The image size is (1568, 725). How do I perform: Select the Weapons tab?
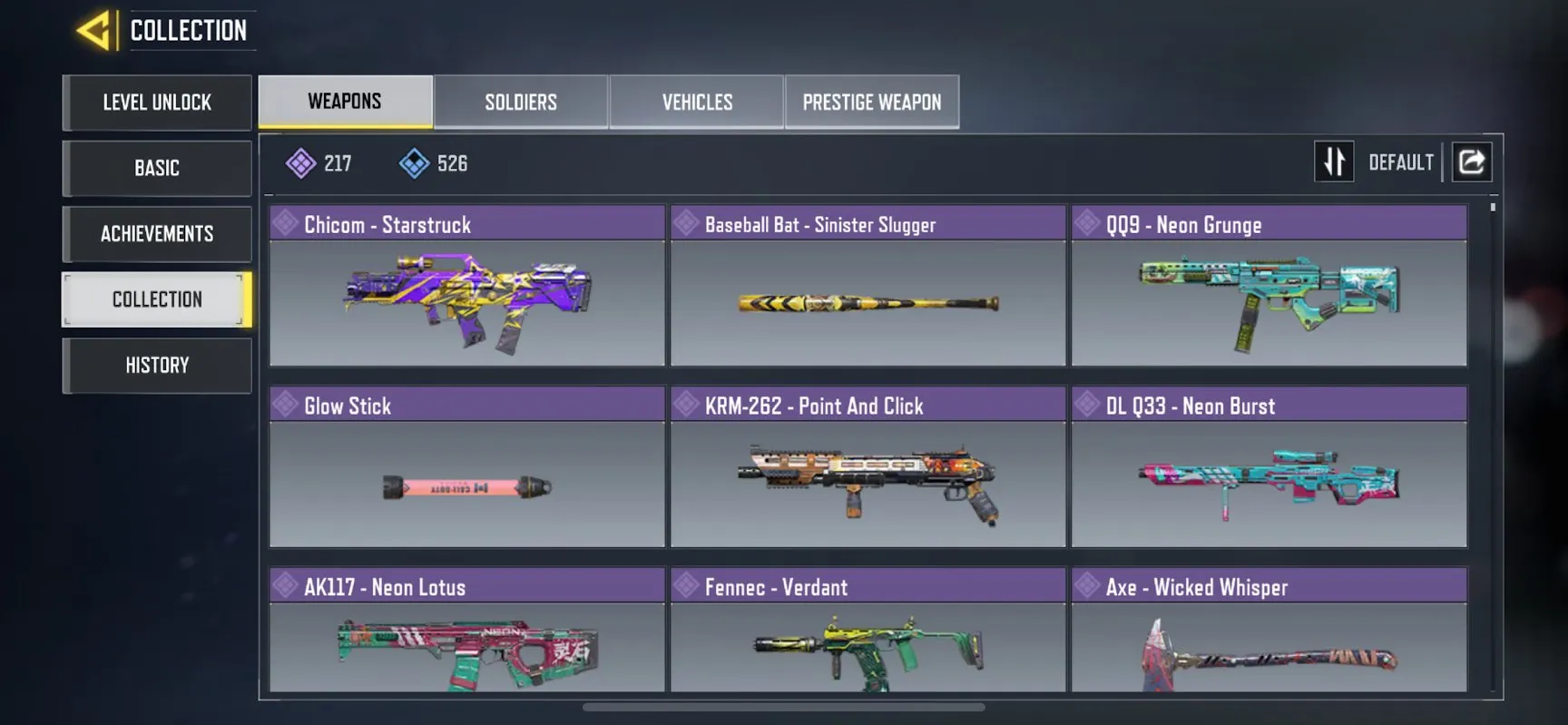click(345, 101)
